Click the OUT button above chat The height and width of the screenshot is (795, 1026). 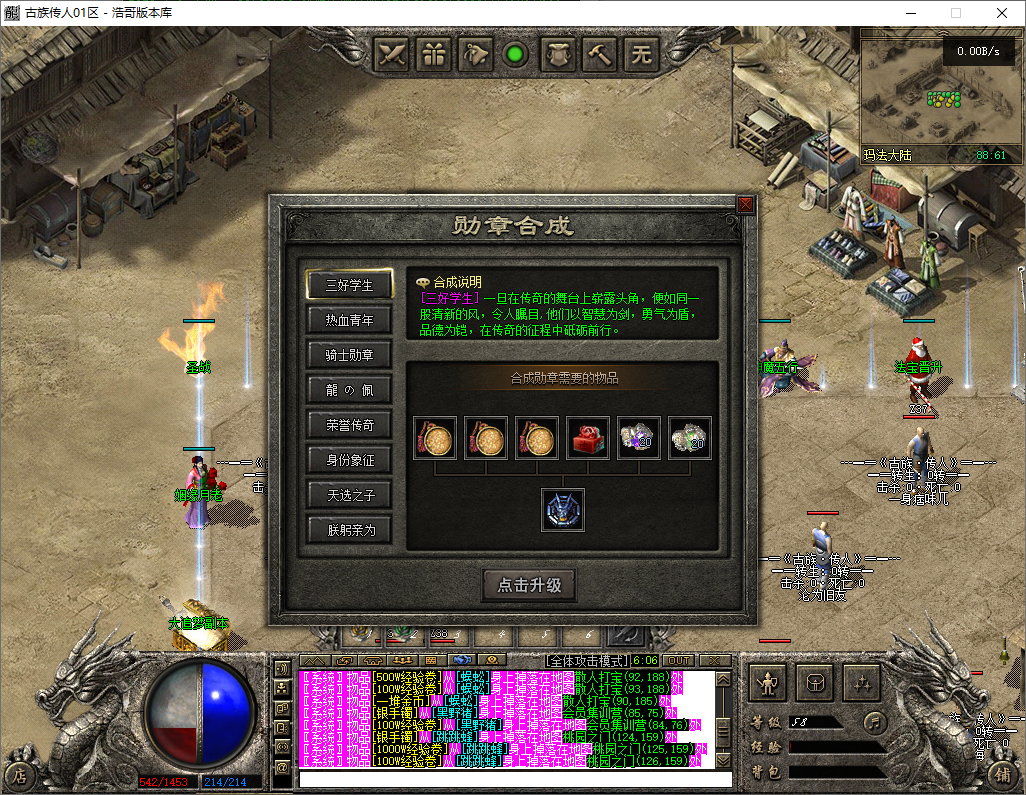point(678,661)
